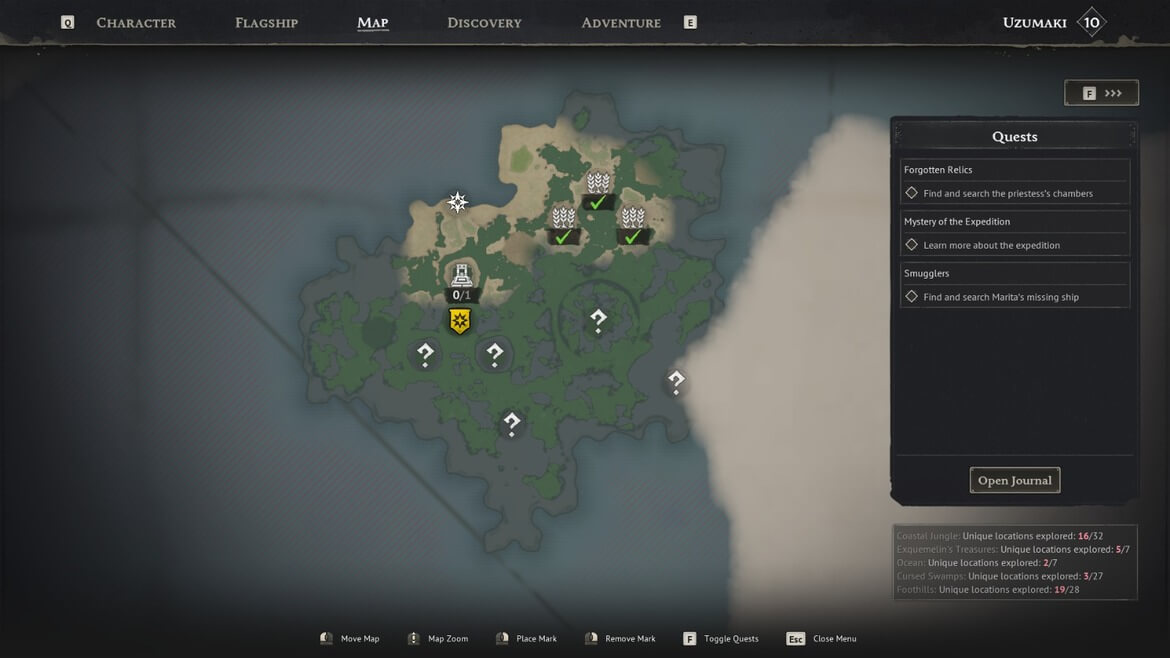Click the 0/1 statue location marker

tap(461, 278)
